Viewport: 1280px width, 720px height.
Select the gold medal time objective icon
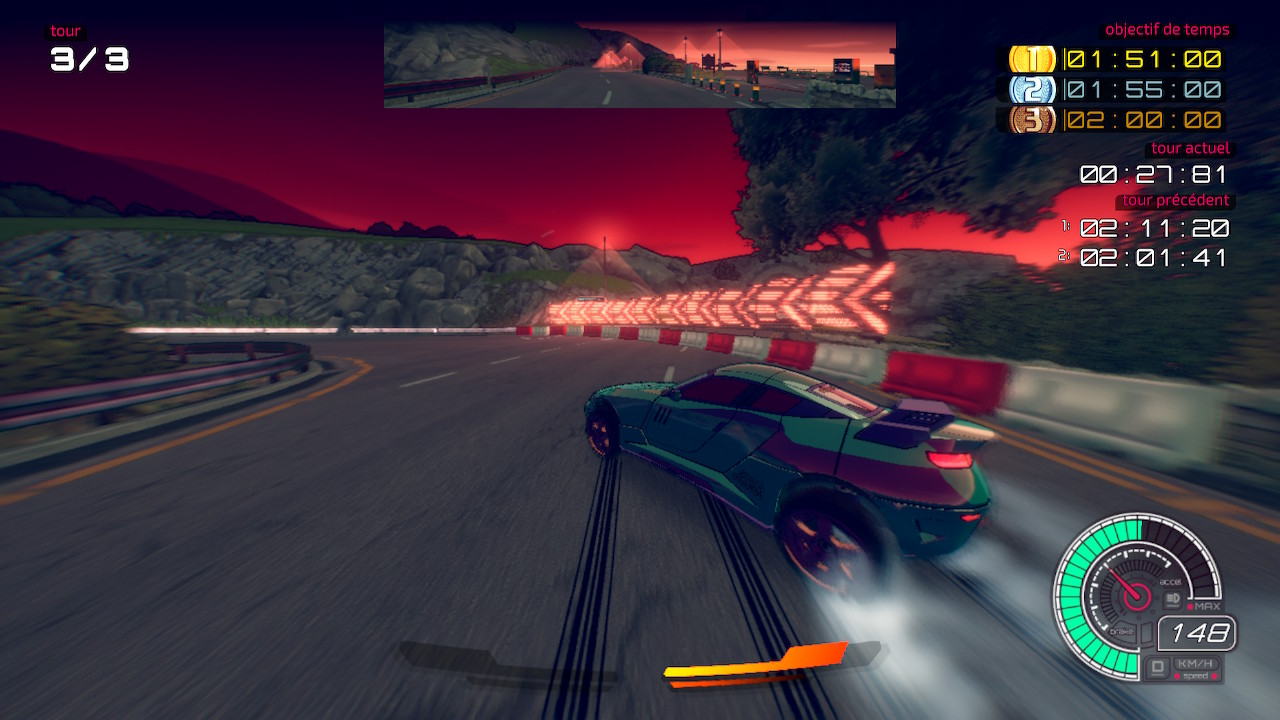1032,59
